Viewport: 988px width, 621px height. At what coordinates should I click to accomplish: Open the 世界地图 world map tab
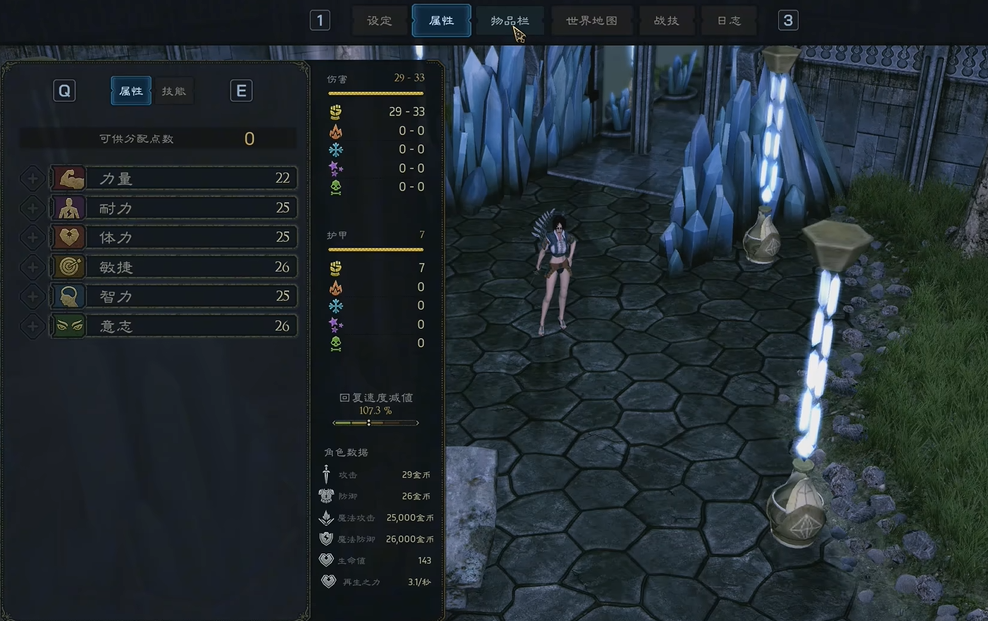pyautogui.click(x=592, y=21)
